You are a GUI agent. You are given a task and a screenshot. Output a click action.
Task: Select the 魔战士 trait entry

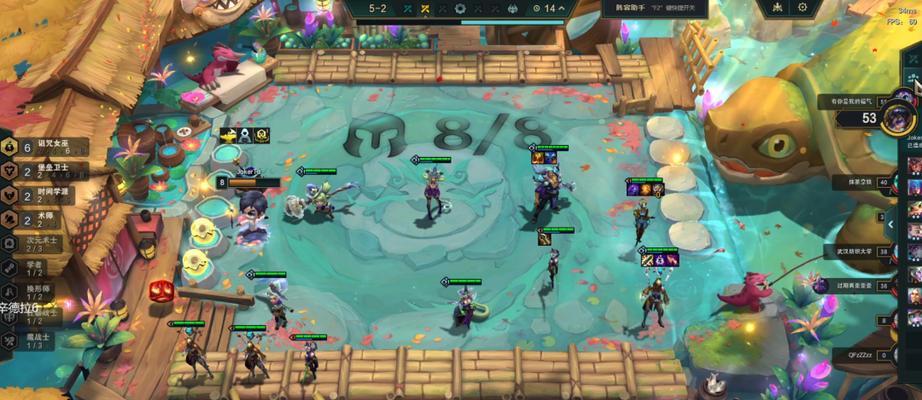(35, 341)
